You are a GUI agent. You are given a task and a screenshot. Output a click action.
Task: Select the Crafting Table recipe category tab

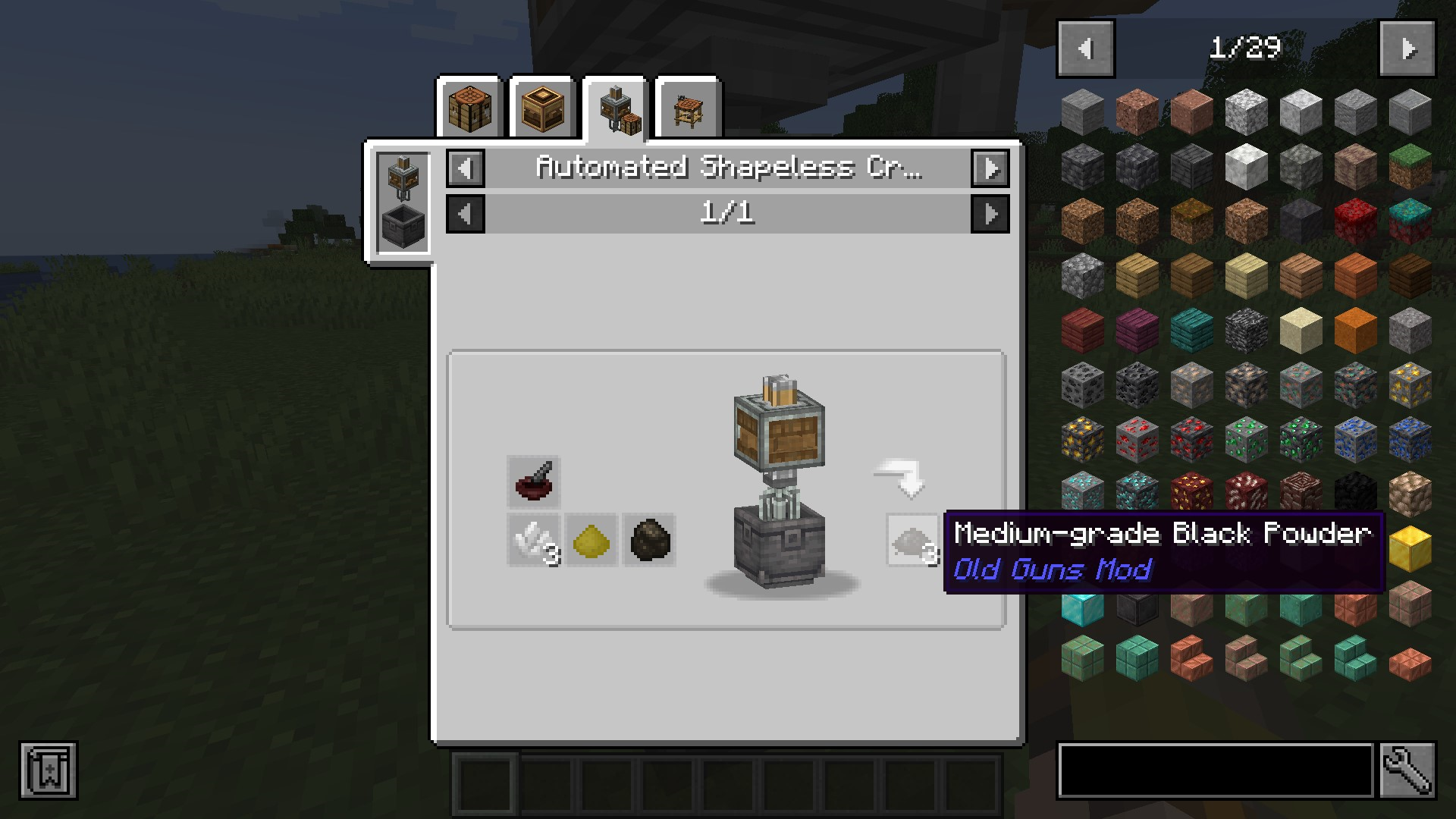[x=469, y=106]
